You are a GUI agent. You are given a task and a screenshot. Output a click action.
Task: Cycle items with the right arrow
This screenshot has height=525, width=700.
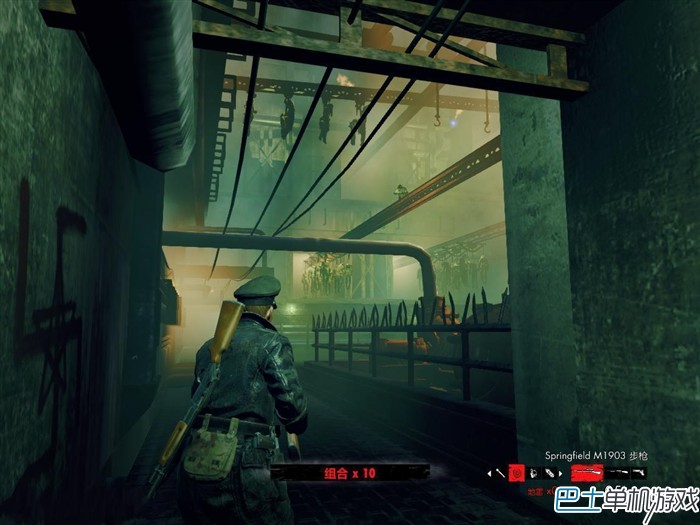pyautogui.click(x=561, y=472)
